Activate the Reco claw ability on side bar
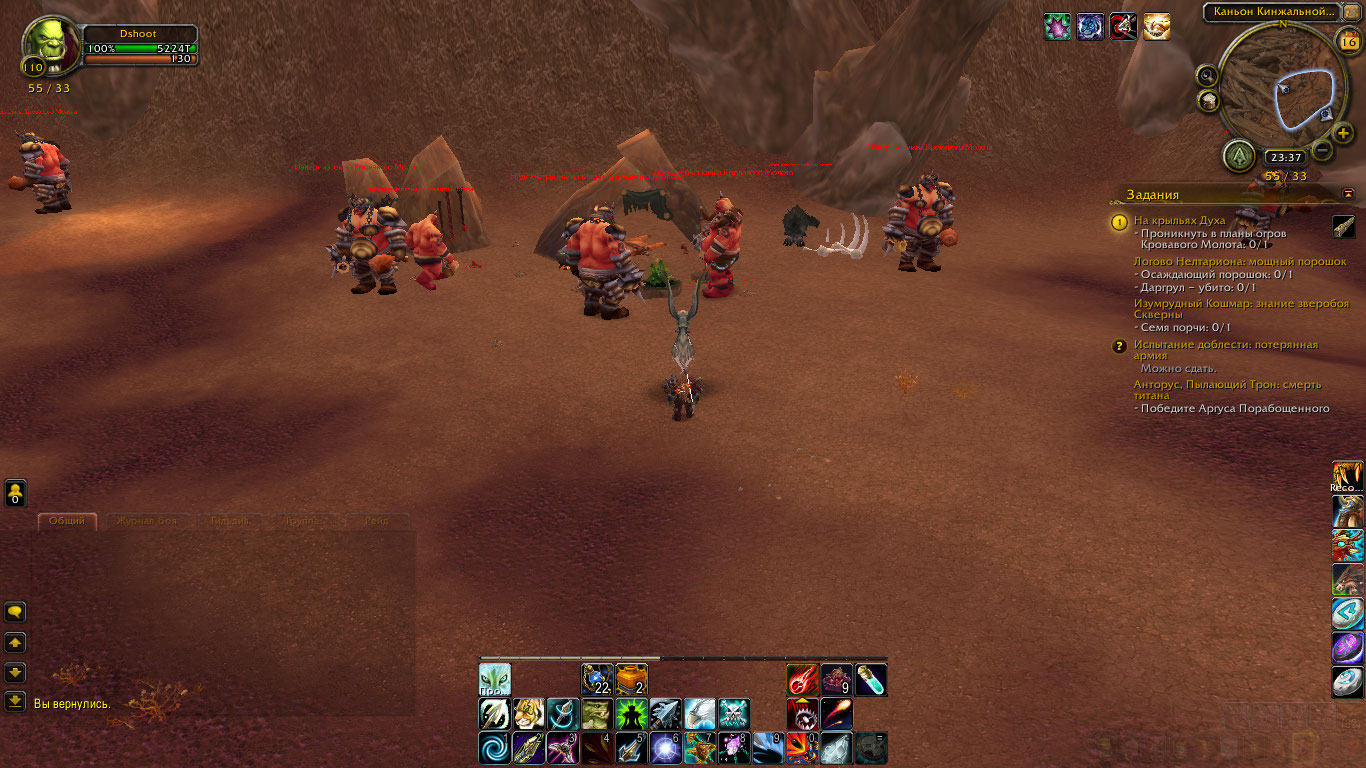 point(1347,477)
